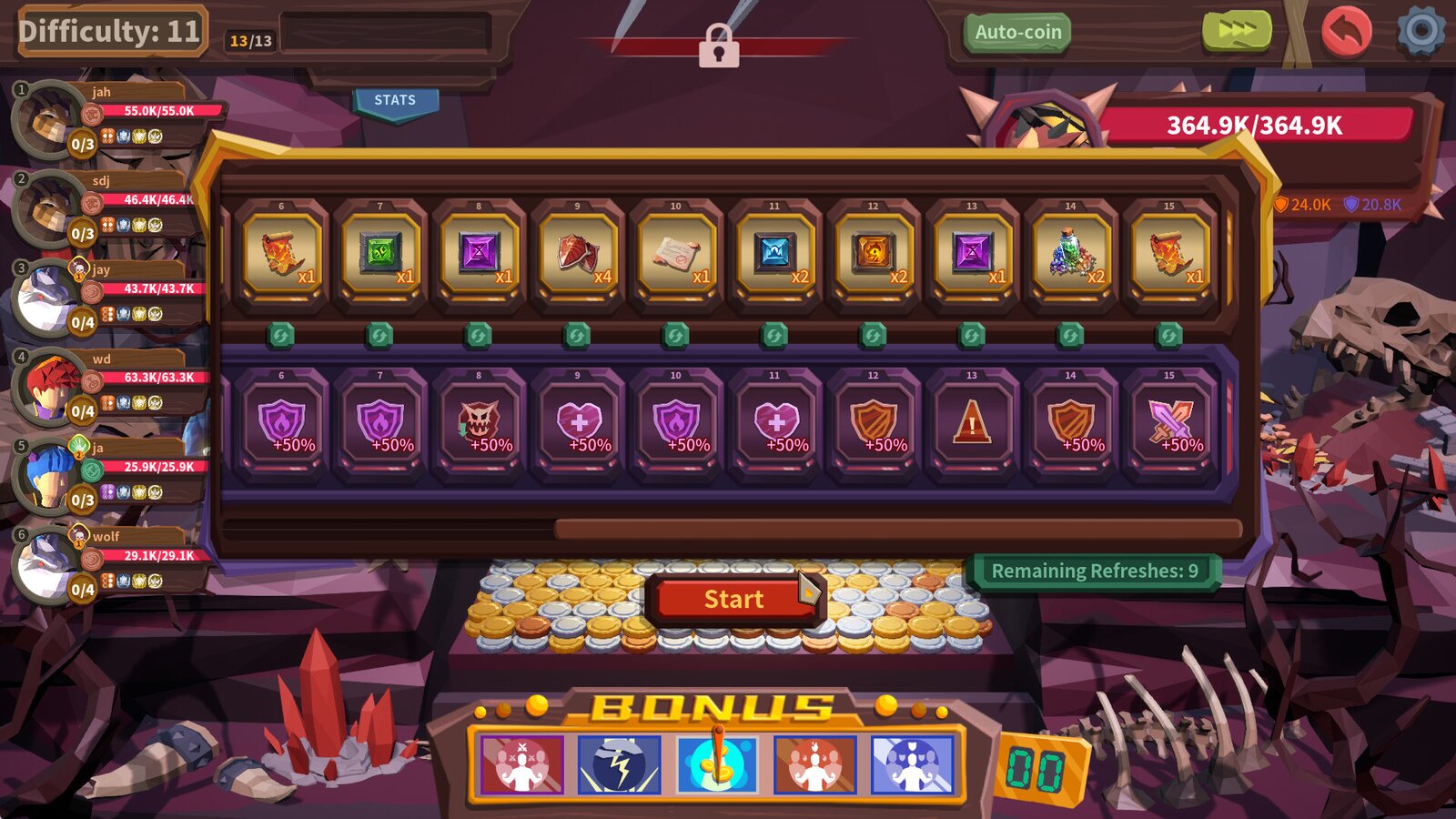Image resolution: width=1456 pixels, height=819 pixels.
Task: Toggle the green refresh gem under slot 12
Action: coord(872,333)
